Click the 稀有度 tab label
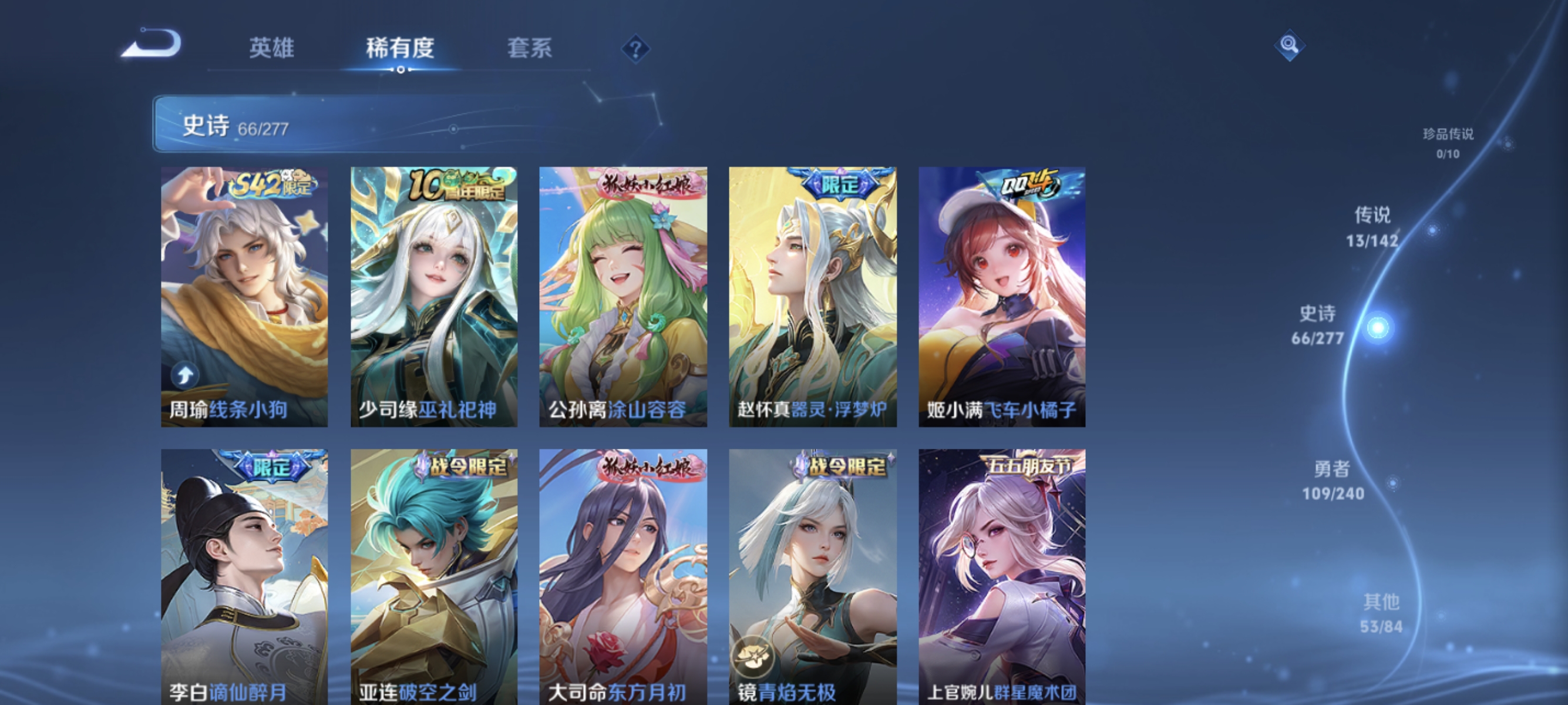The width and height of the screenshot is (1568, 705). pyautogui.click(x=401, y=49)
